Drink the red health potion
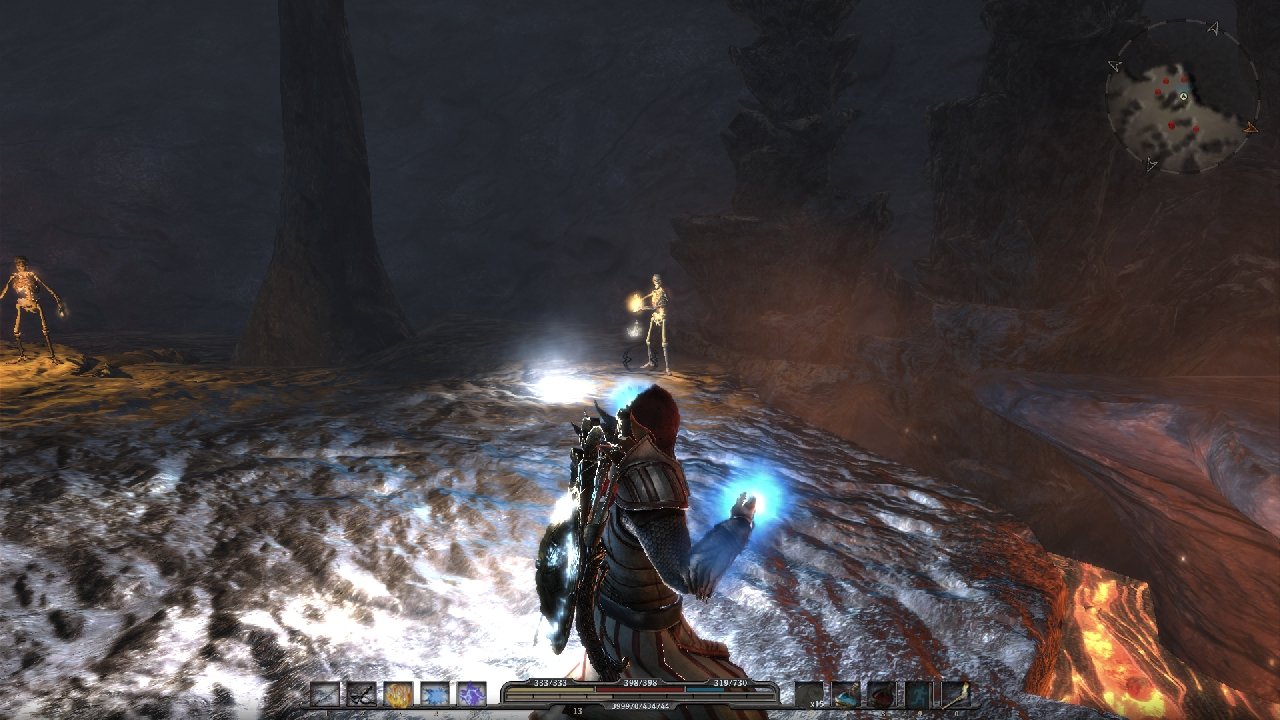 click(x=881, y=694)
